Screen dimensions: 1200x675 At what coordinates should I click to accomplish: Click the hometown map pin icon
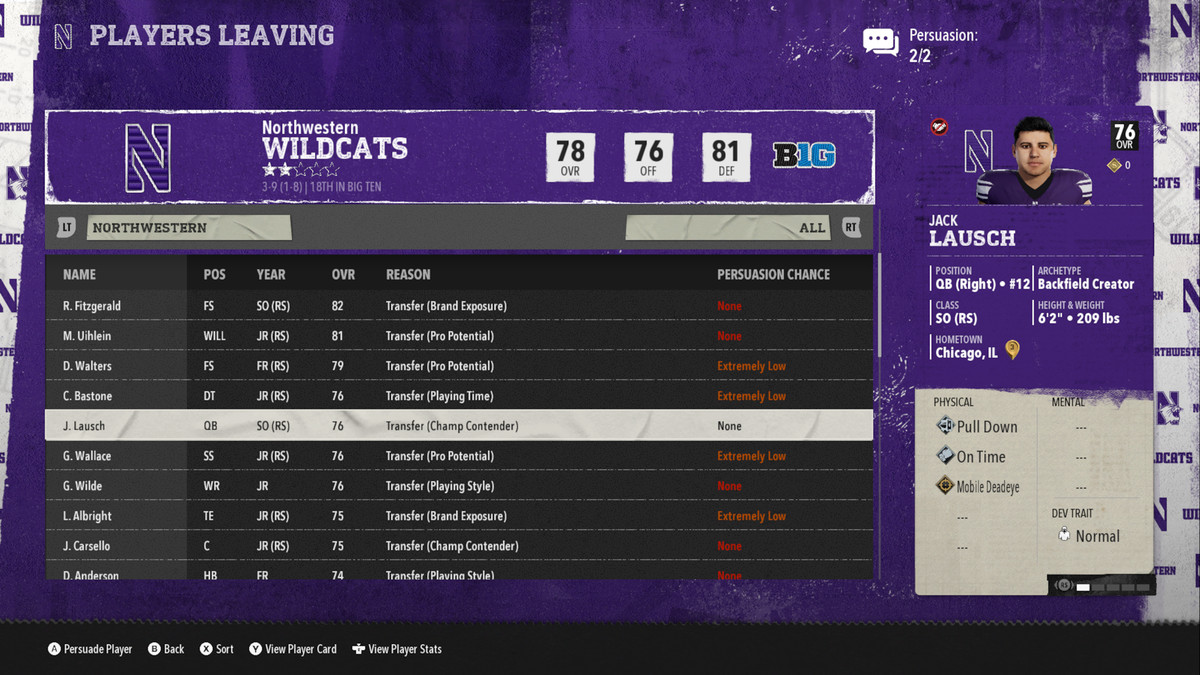click(x=1013, y=350)
